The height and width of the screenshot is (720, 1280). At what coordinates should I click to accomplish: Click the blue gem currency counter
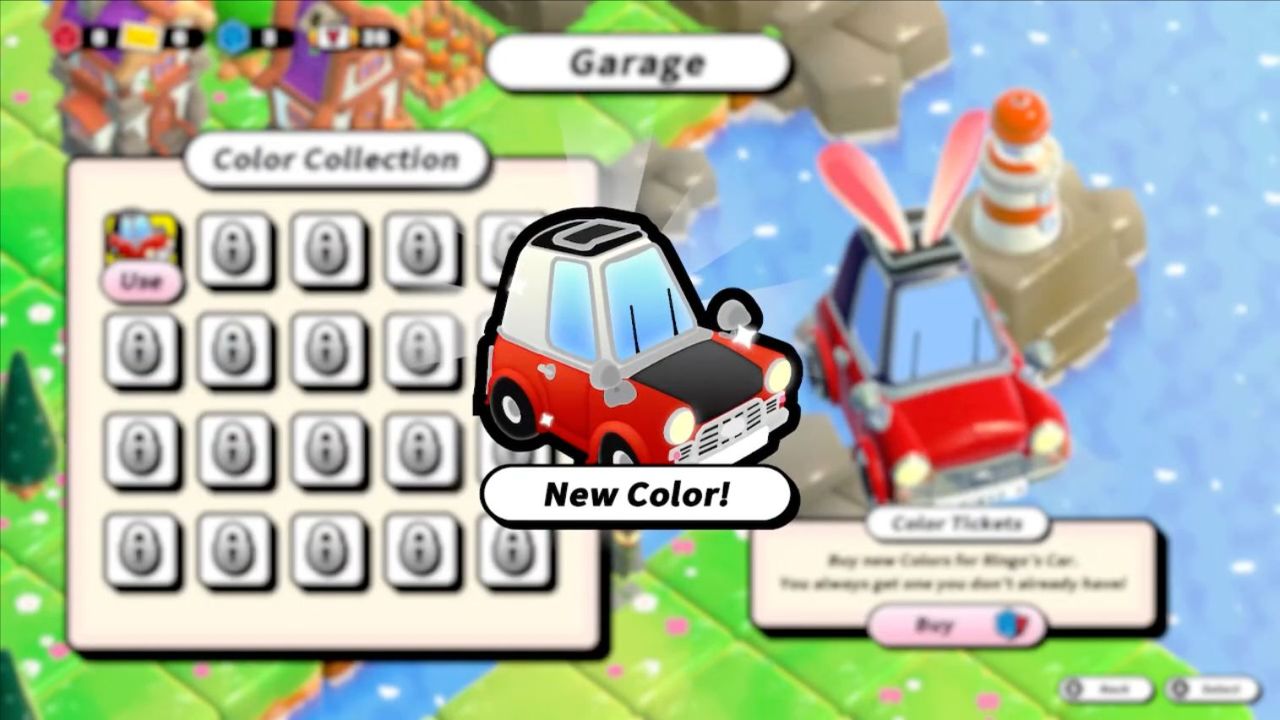[x=268, y=38]
